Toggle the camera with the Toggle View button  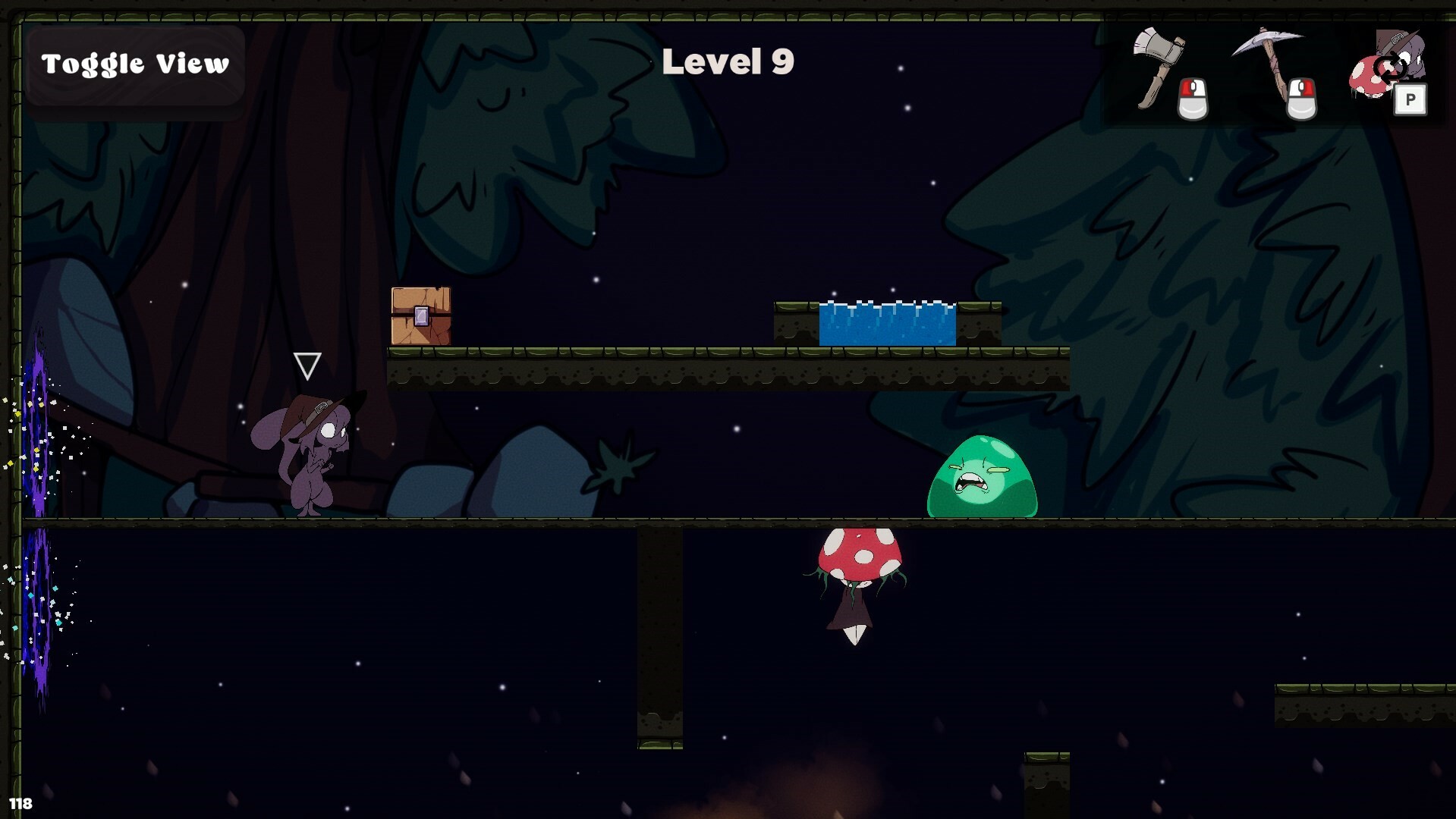pos(135,64)
